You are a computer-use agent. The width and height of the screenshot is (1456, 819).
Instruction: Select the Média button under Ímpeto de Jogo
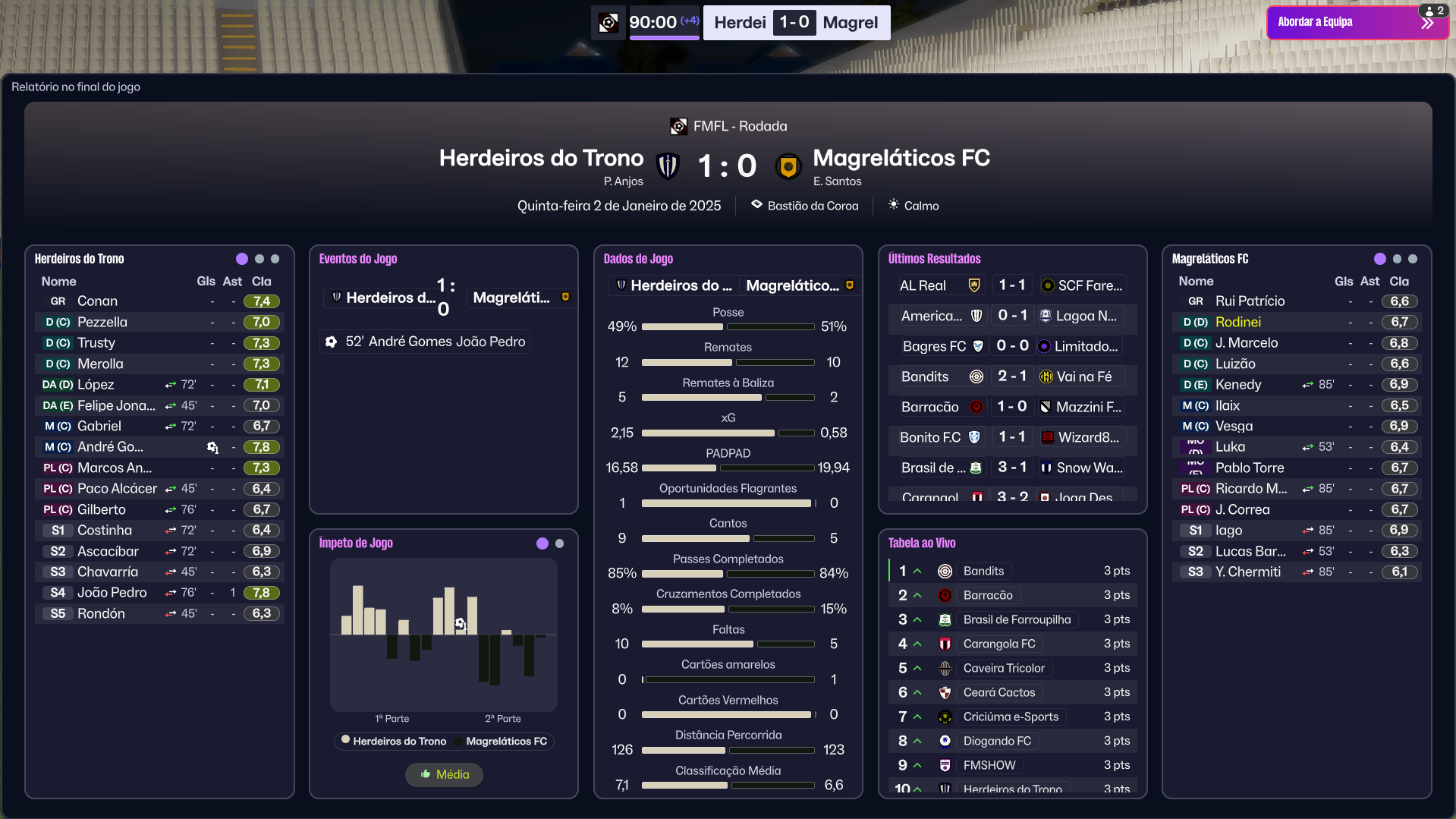[x=444, y=774]
